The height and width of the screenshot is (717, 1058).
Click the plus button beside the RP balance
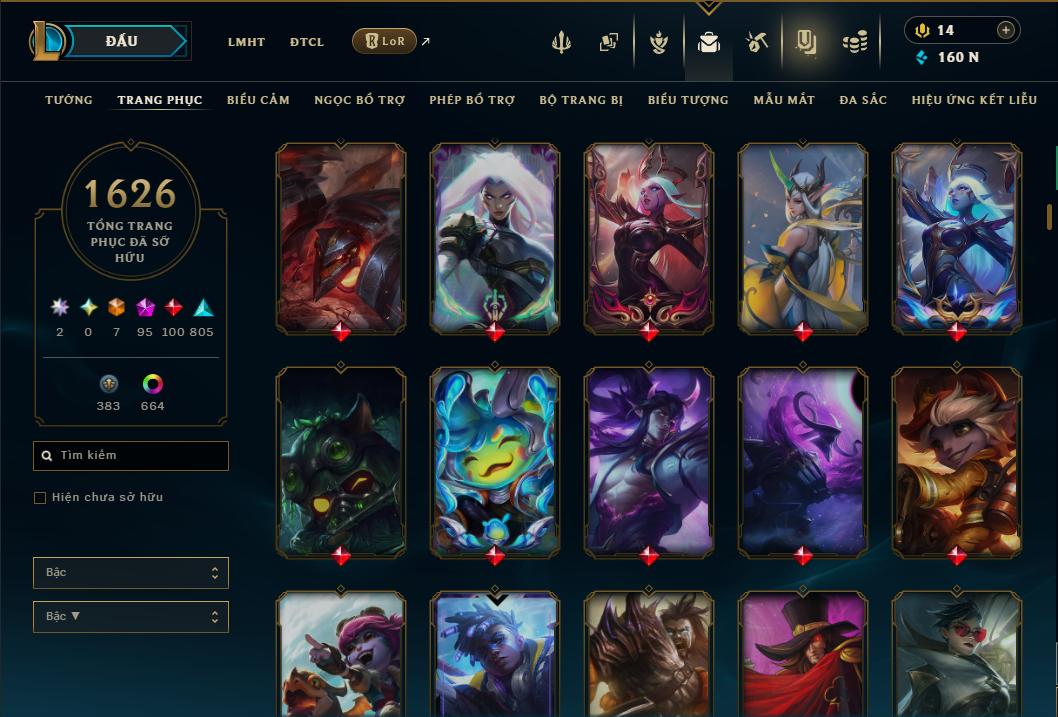tap(1005, 30)
